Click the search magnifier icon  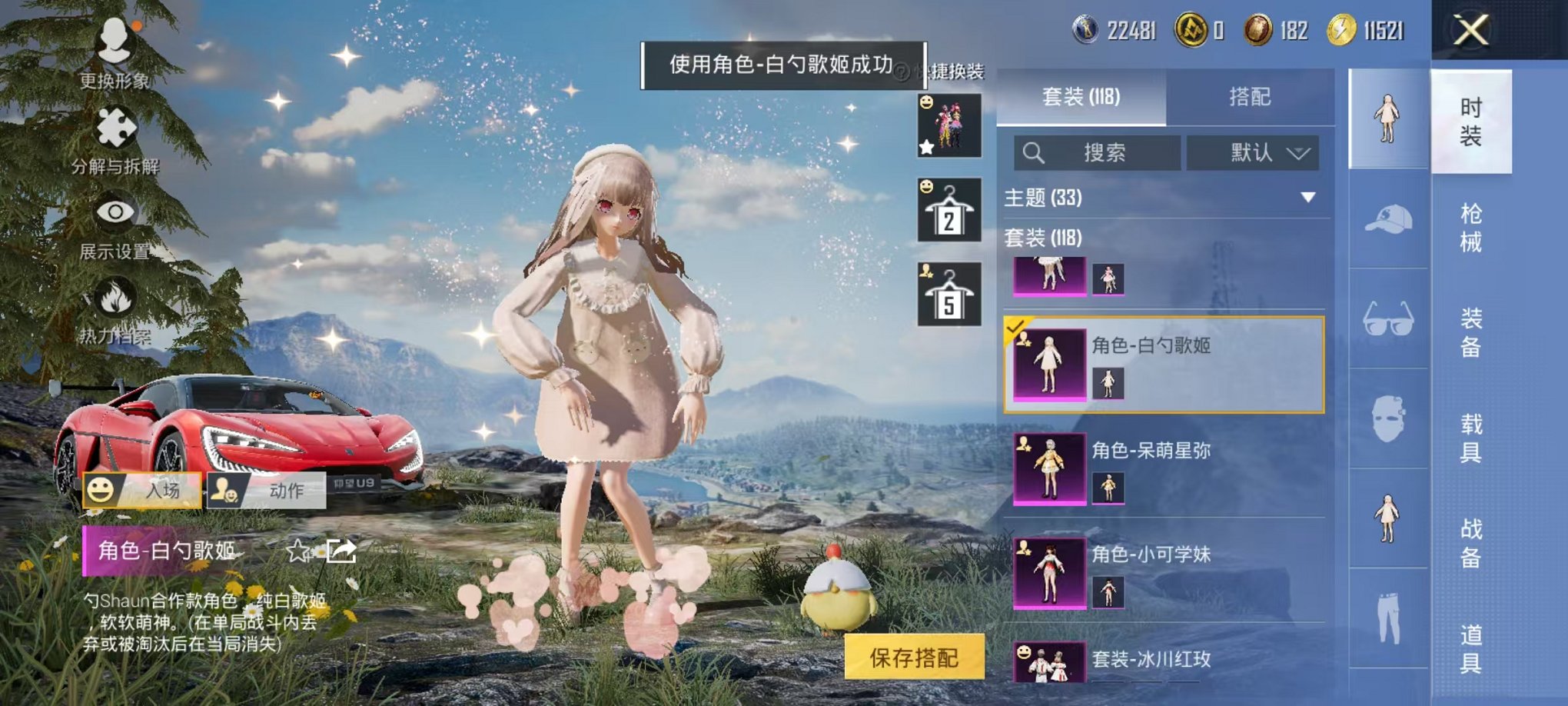(x=1035, y=153)
